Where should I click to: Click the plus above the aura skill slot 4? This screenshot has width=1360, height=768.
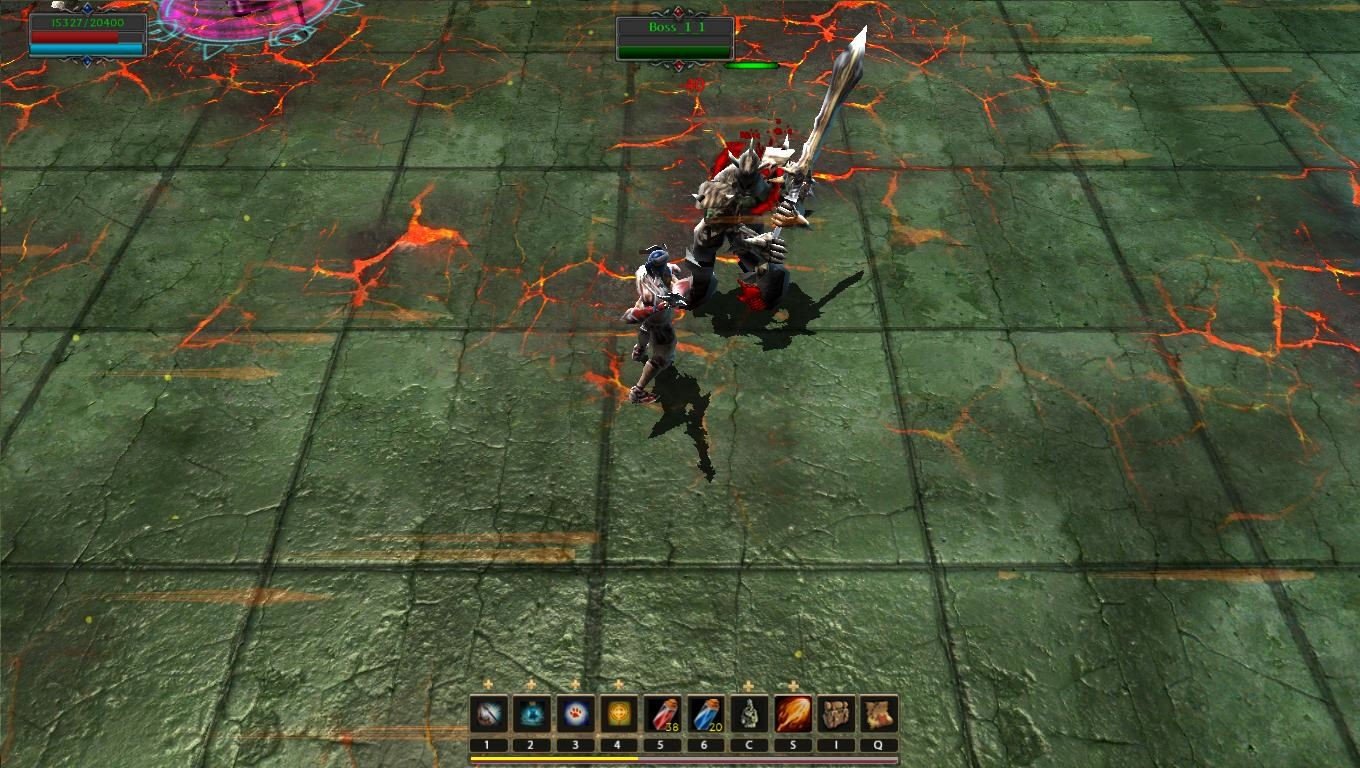[x=618, y=685]
